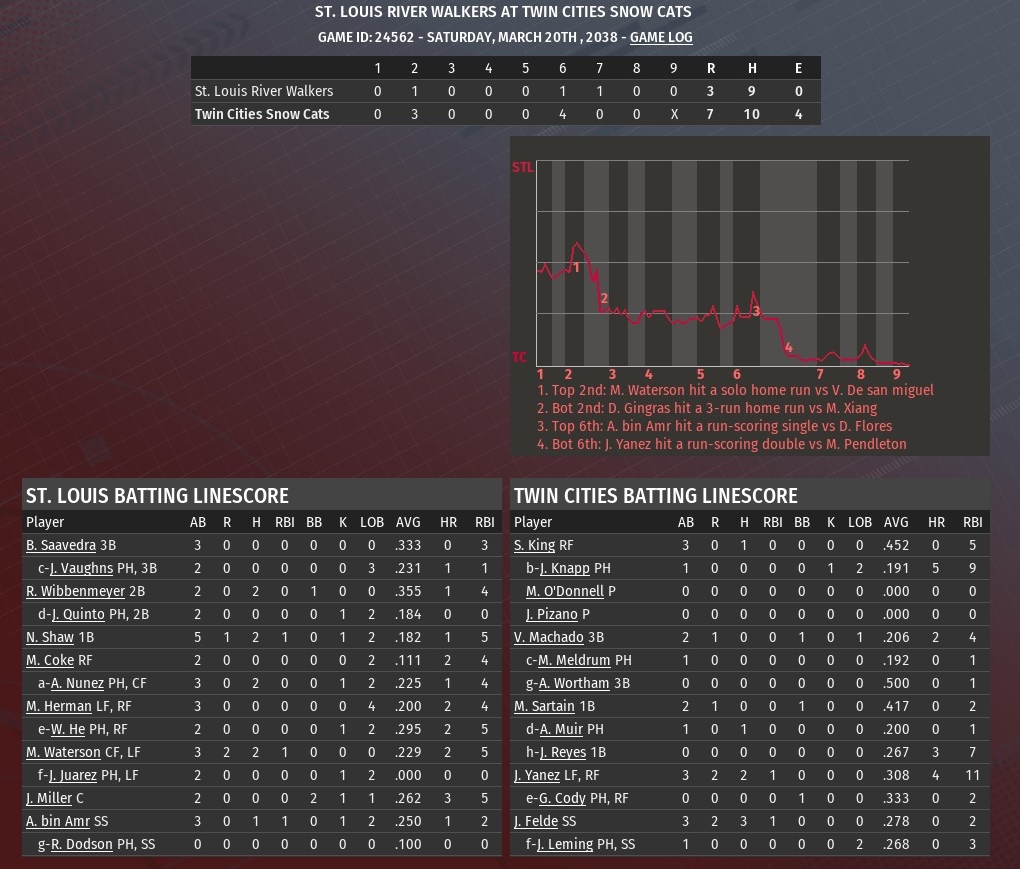Viewport: 1020px width, 869px height.
Task: Click J. Yanez's name
Action: point(537,775)
